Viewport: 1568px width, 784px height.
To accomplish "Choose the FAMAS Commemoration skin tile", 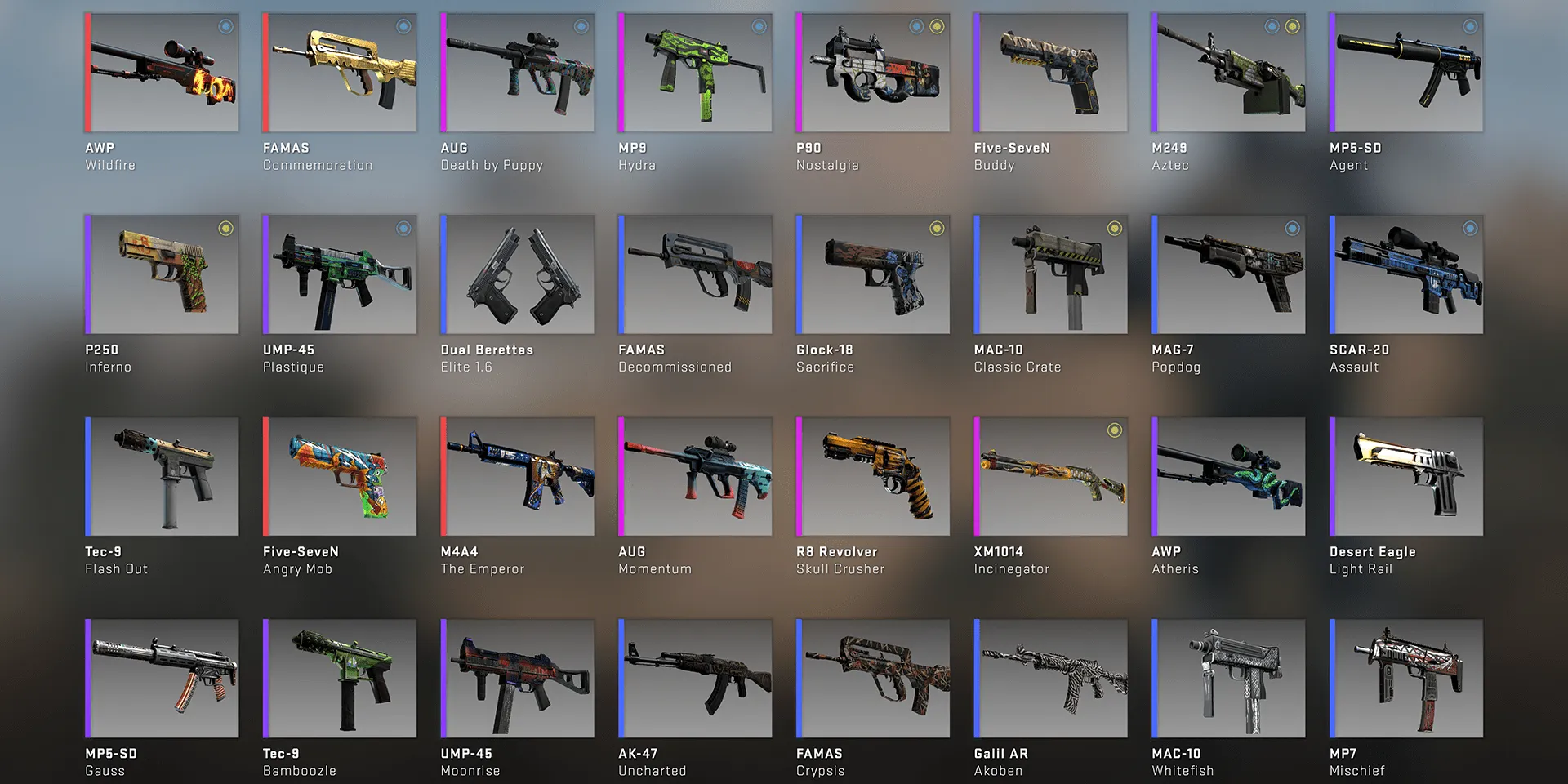I will [x=340, y=73].
